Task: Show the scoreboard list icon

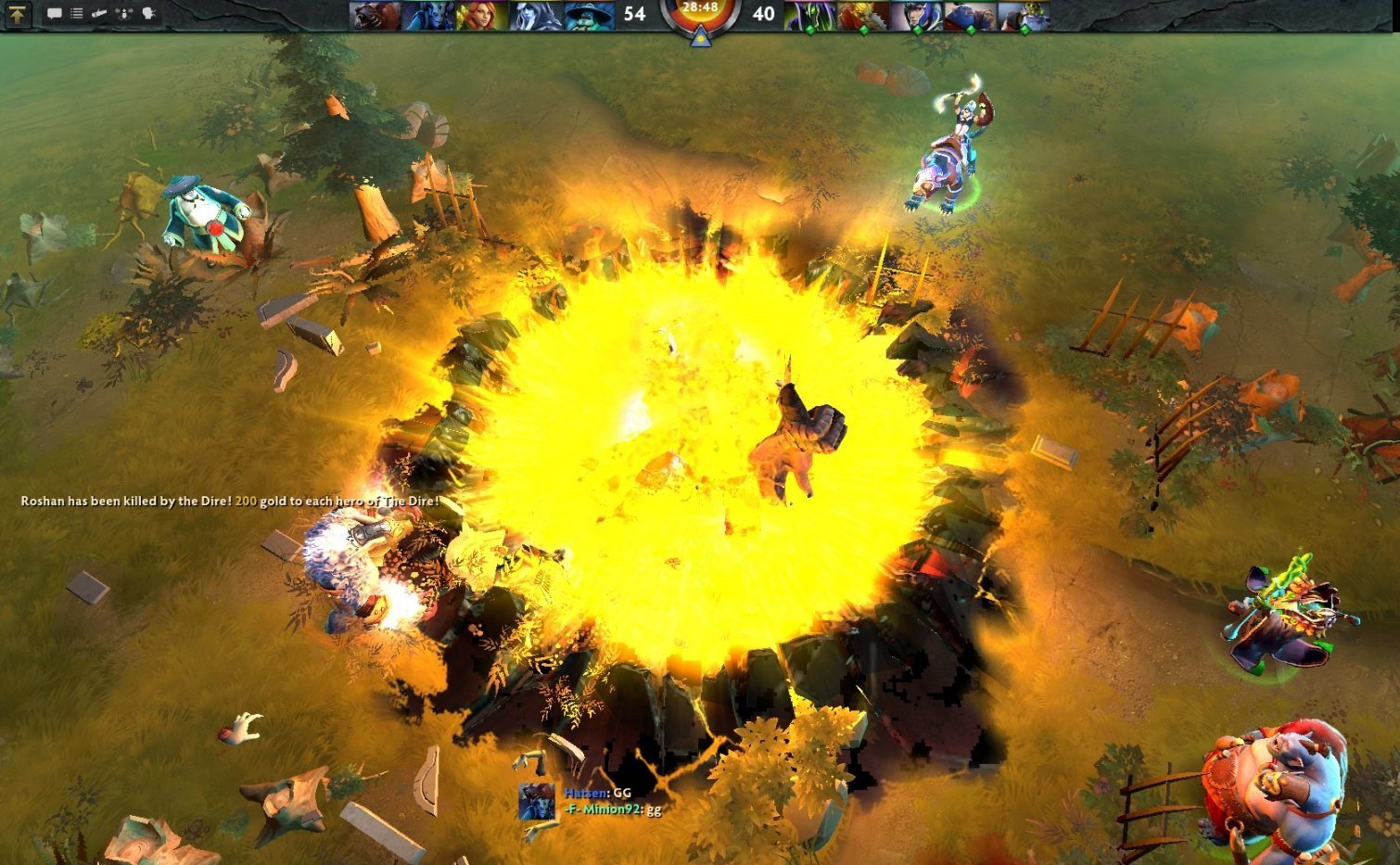Action: (77, 14)
